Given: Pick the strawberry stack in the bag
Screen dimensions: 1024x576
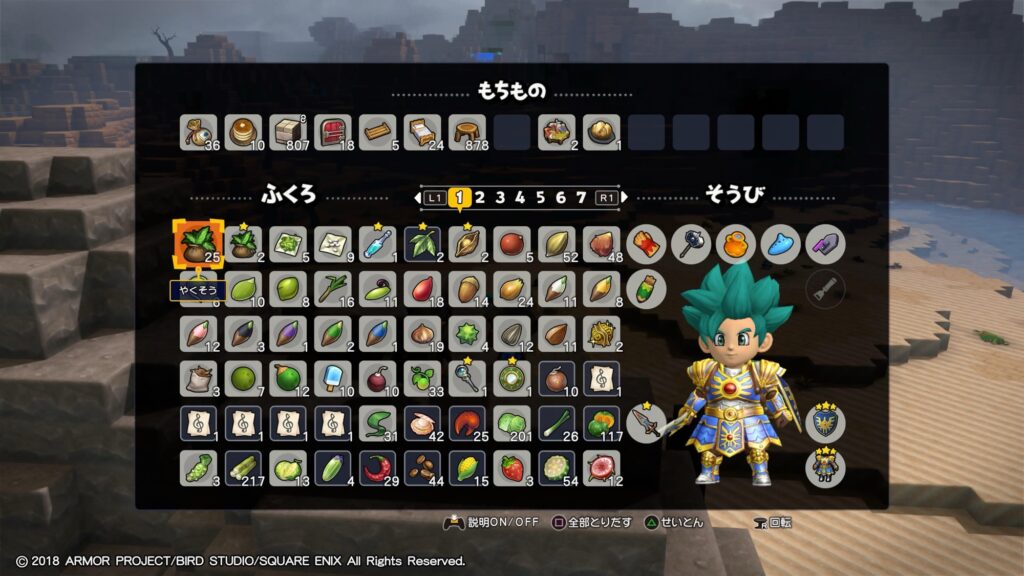Looking at the screenshot, I should tap(512, 468).
